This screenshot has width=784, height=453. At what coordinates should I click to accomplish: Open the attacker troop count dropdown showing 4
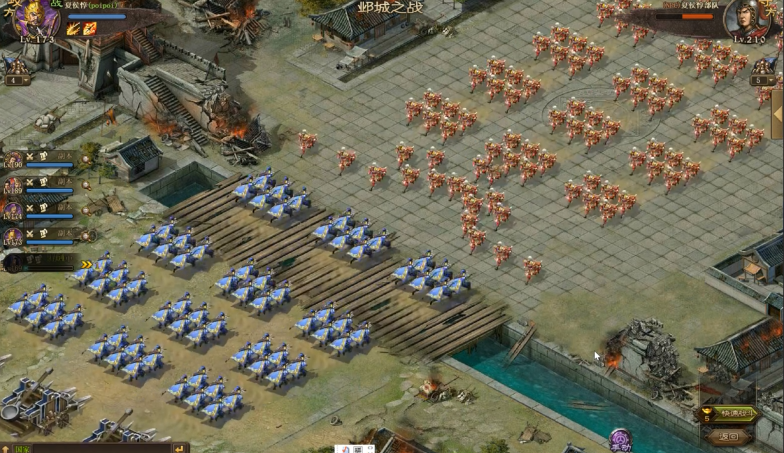[15, 80]
